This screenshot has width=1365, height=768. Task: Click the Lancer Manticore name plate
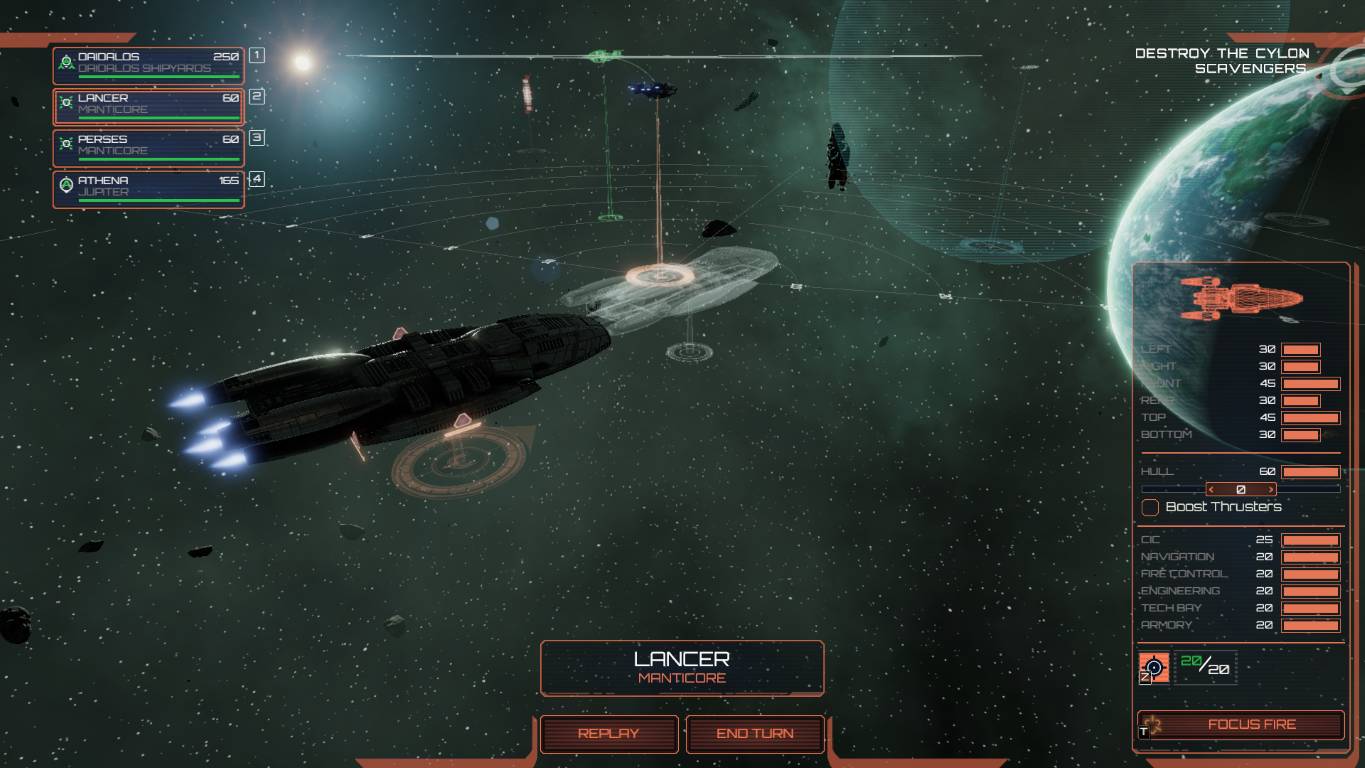coord(682,667)
